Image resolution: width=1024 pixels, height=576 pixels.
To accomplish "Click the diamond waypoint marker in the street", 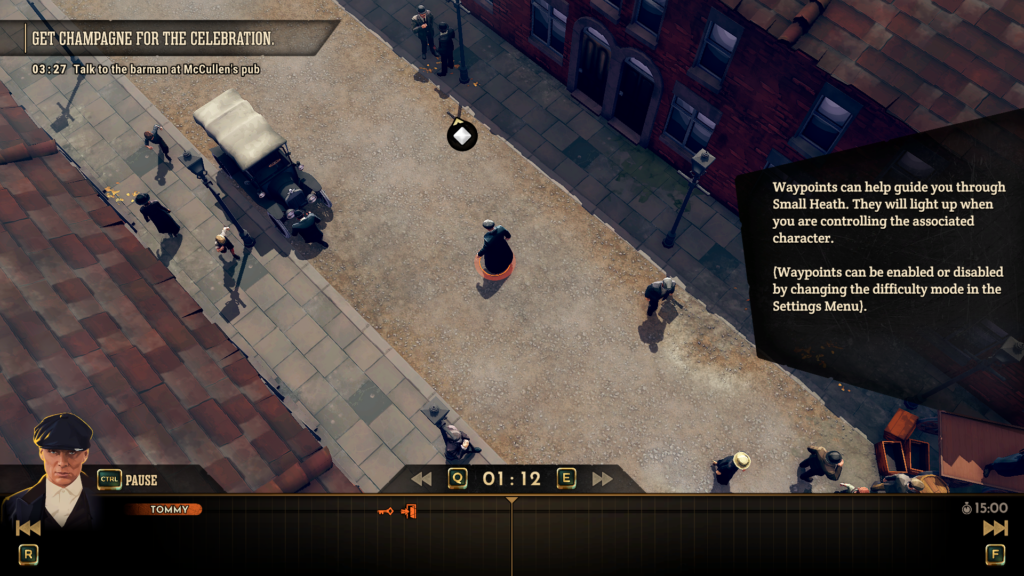I will pyautogui.click(x=461, y=135).
